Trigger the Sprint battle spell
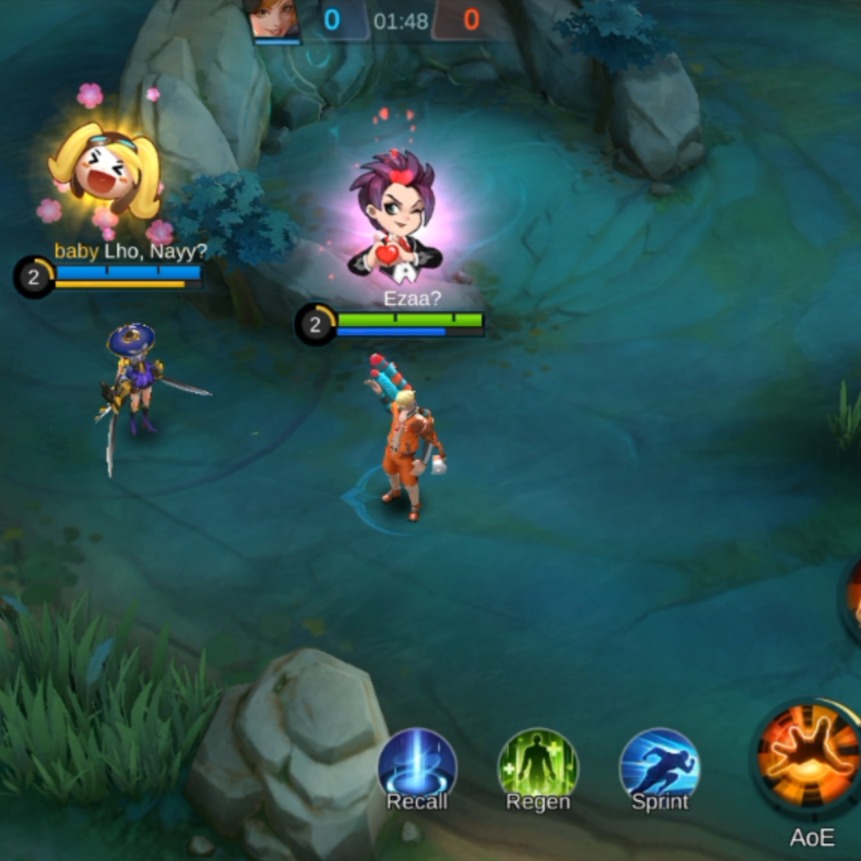Viewport: 861px width, 861px height. 659,765
